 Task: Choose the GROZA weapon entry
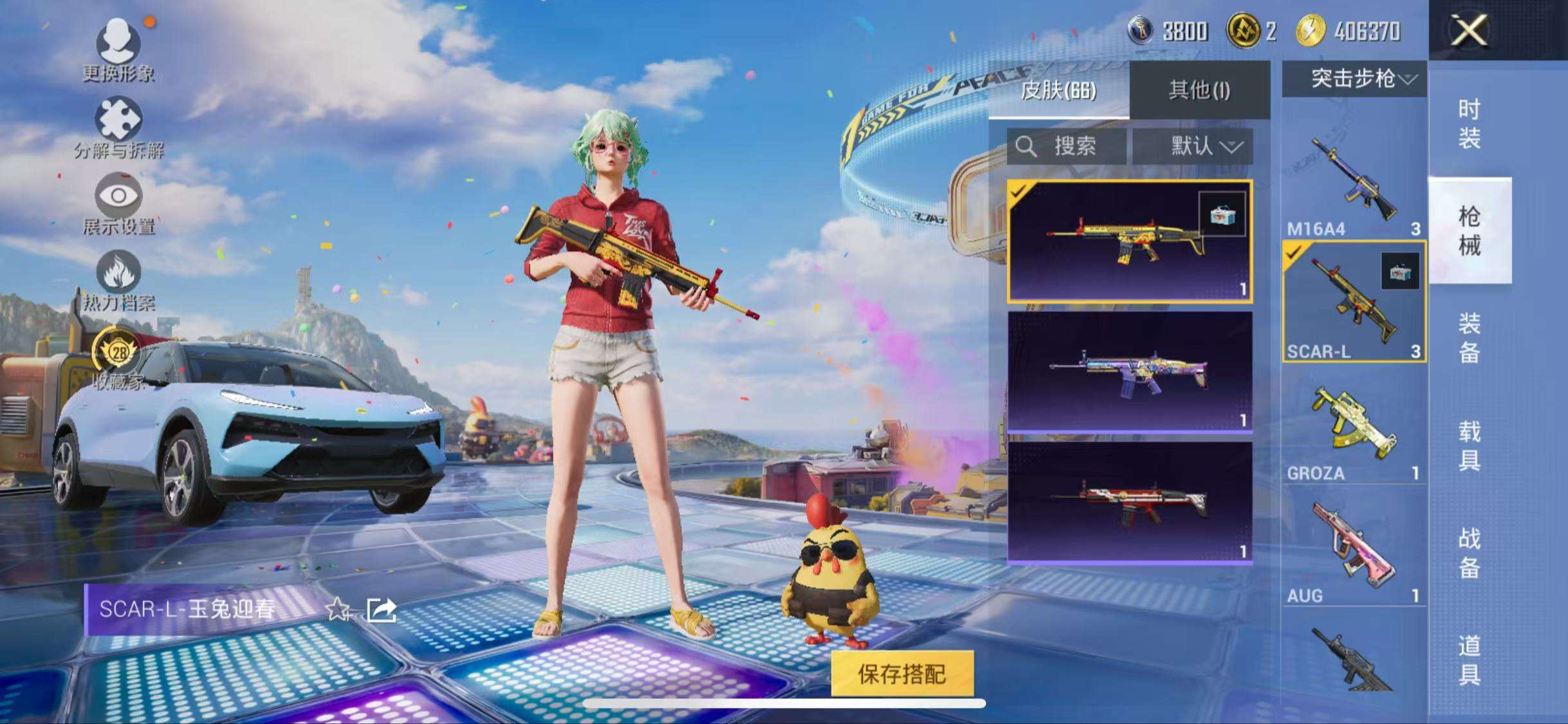[1354, 428]
